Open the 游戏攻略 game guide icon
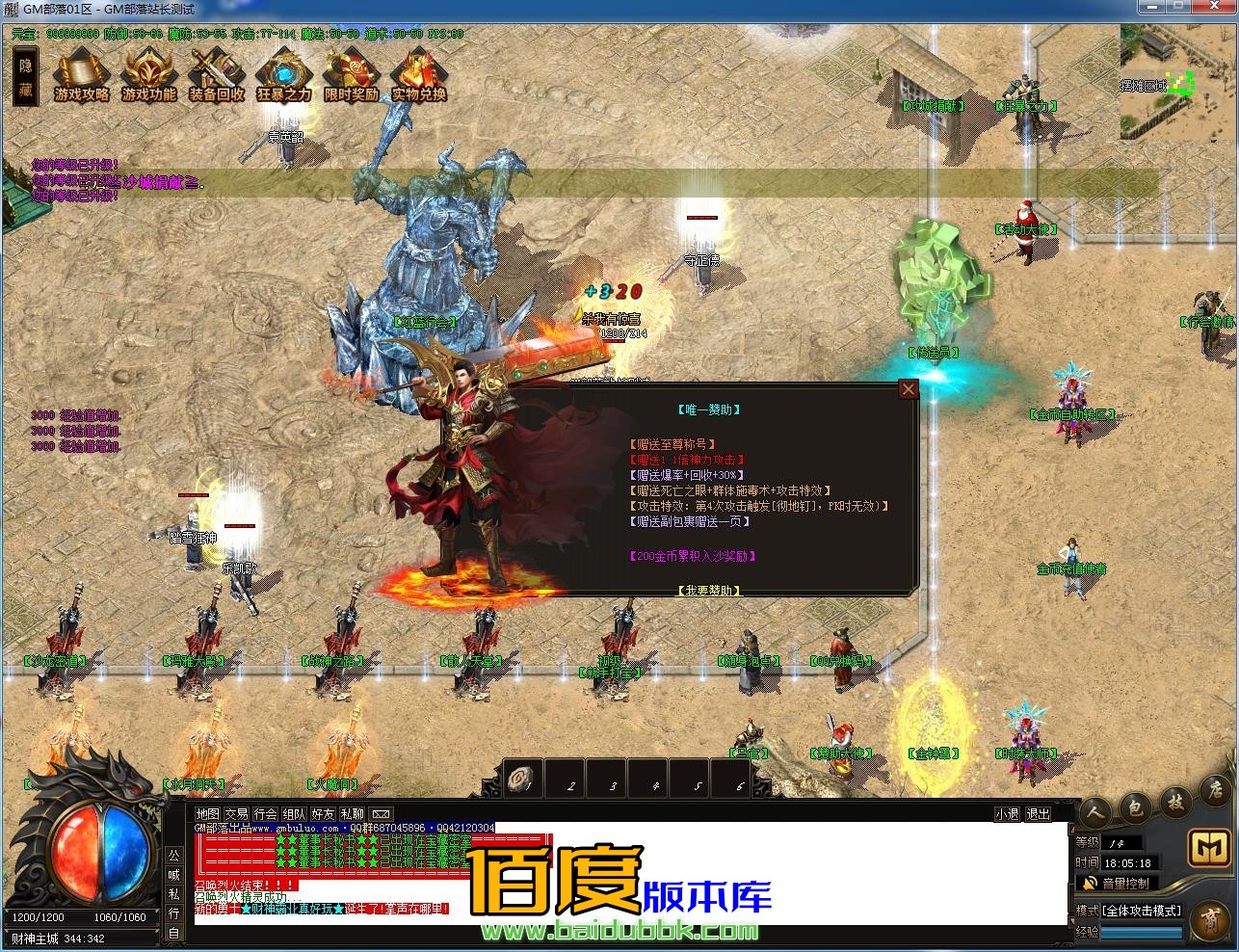1239x952 pixels. pos(81,75)
